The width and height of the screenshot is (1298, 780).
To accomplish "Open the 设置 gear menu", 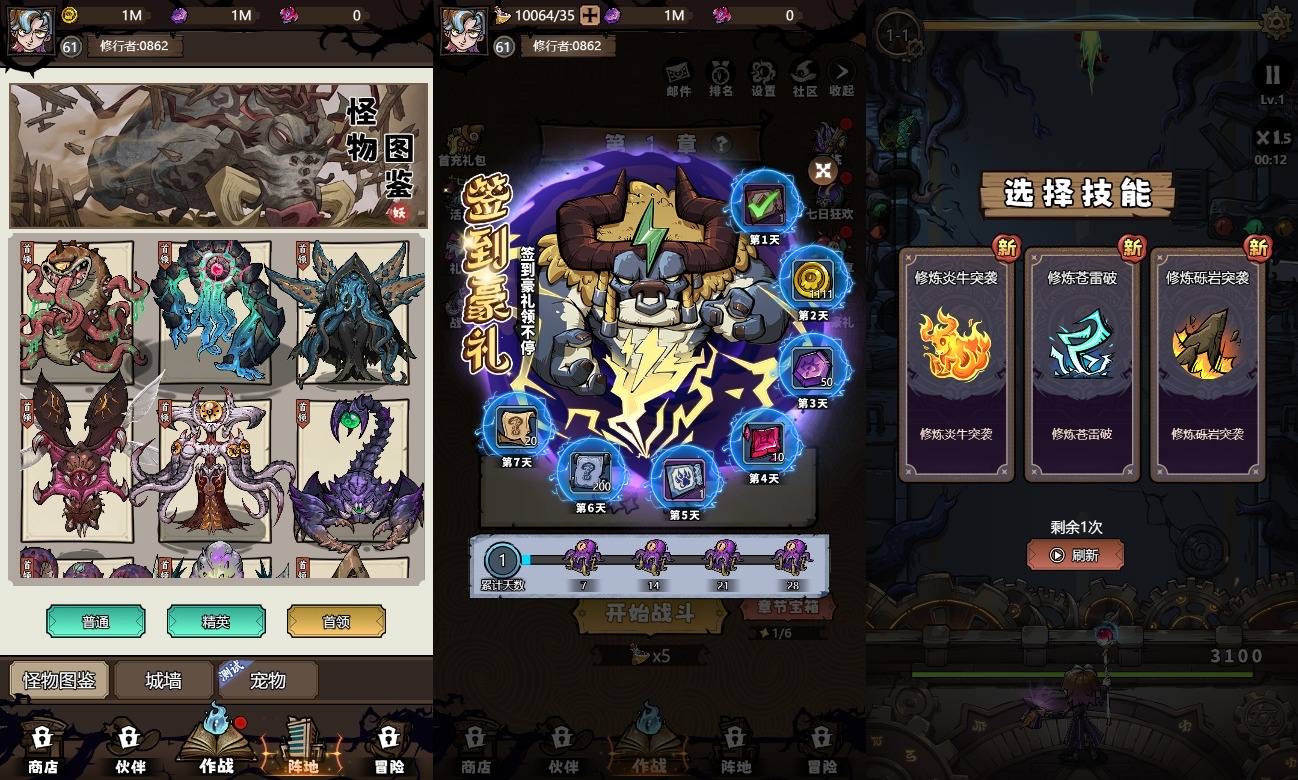I will 763,77.
